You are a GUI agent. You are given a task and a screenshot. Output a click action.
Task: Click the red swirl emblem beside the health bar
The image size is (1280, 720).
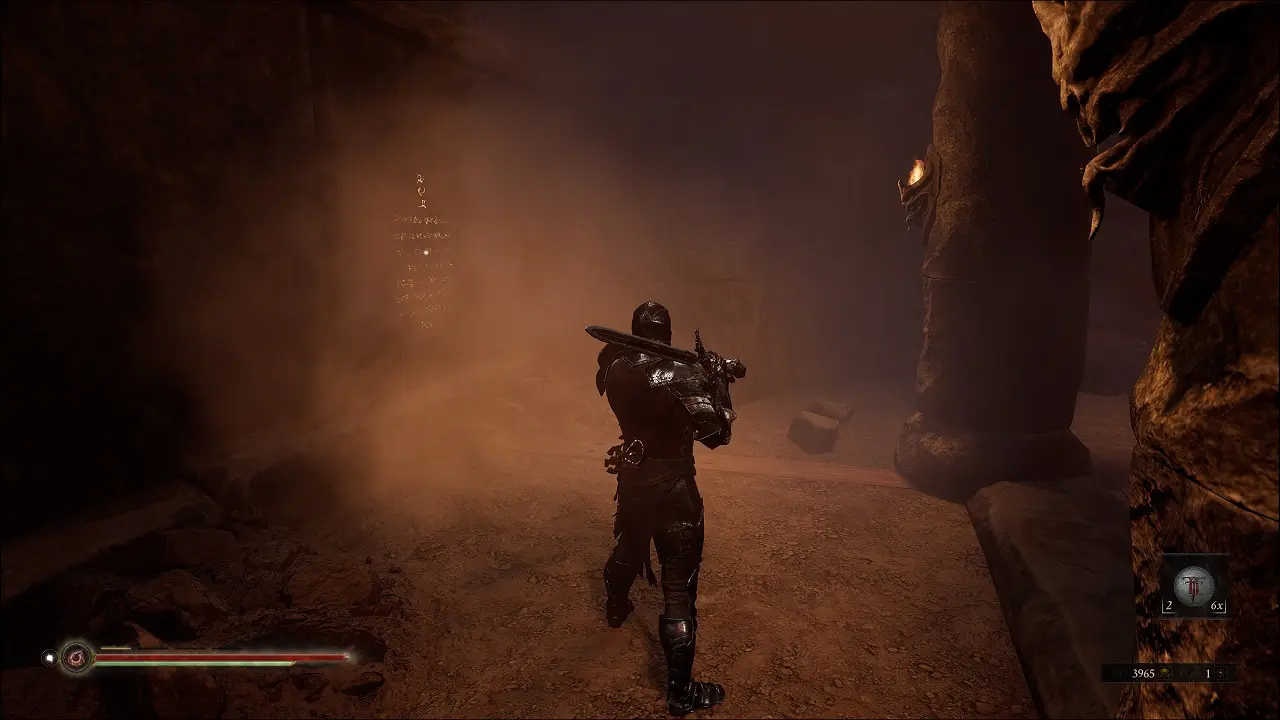pyautogui.click(x=75, y=657)
